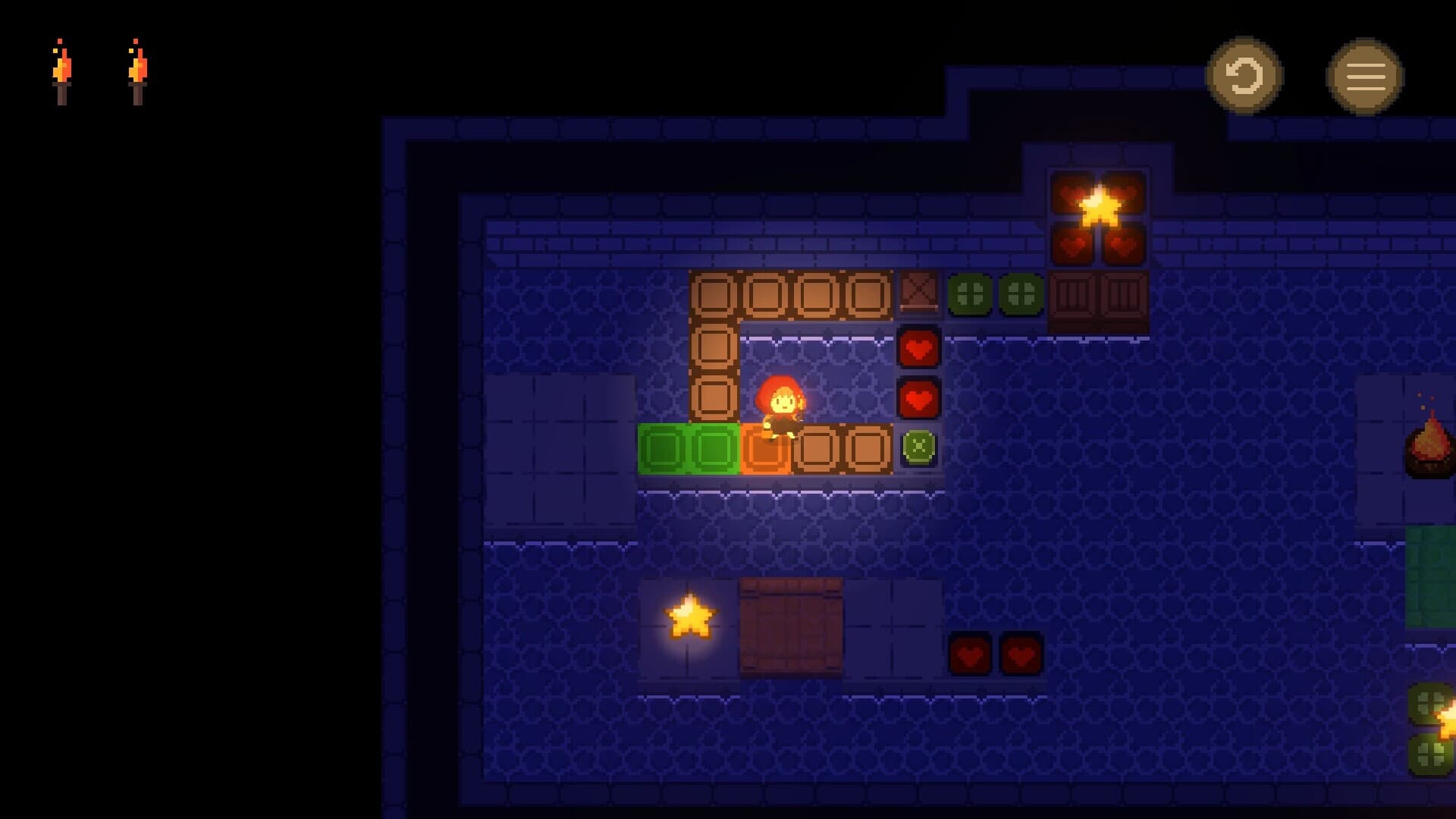
Task: Select the green X button below the hearts
Action: (x=920, y=448)
